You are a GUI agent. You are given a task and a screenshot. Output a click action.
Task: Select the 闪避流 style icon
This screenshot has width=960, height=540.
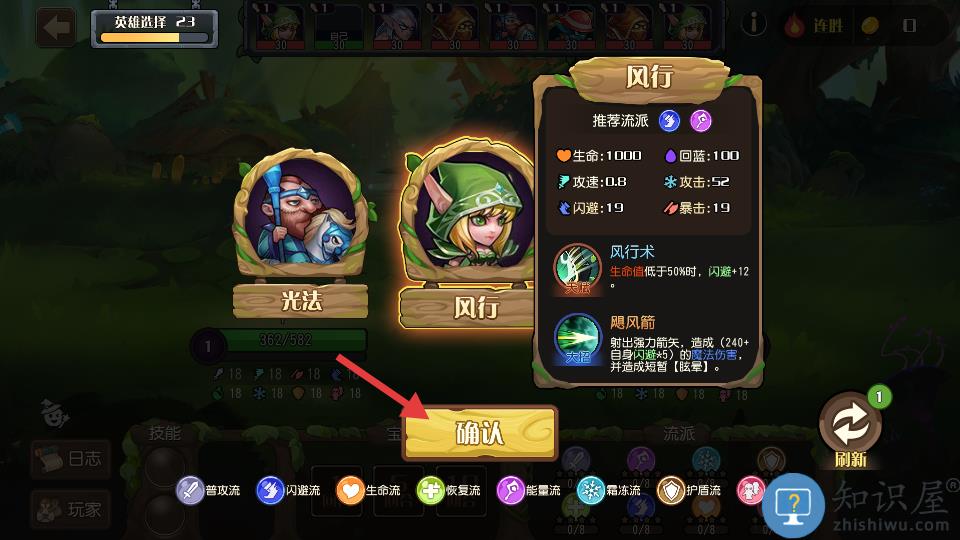tap(270, 491)
